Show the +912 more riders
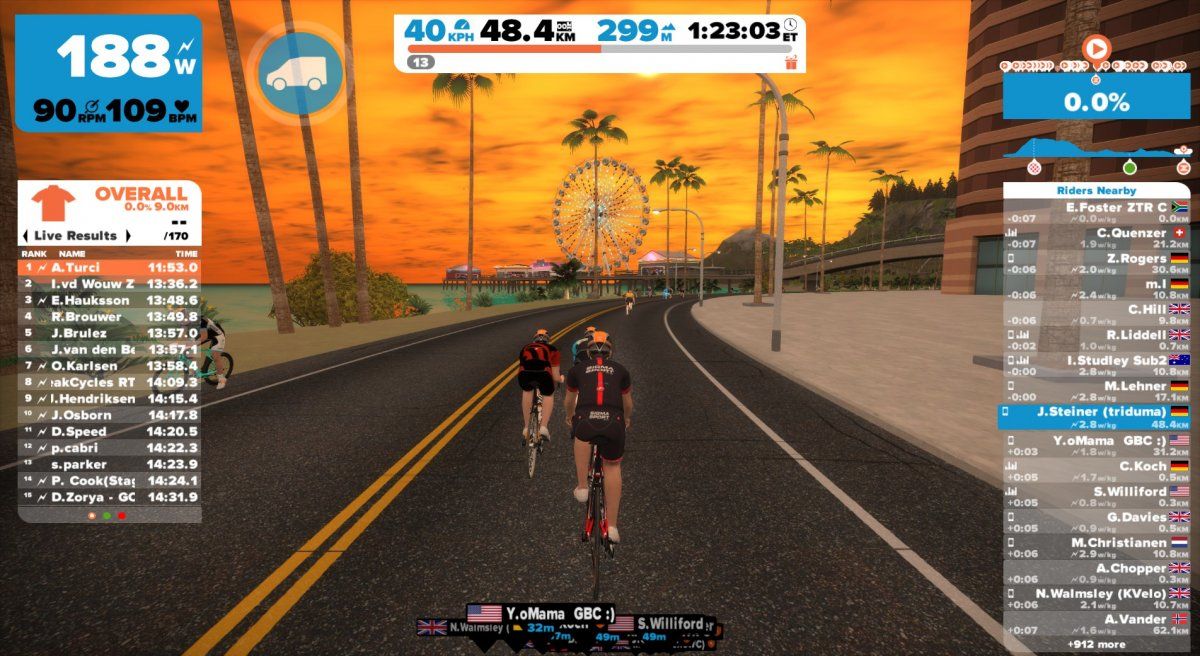 1096,644
